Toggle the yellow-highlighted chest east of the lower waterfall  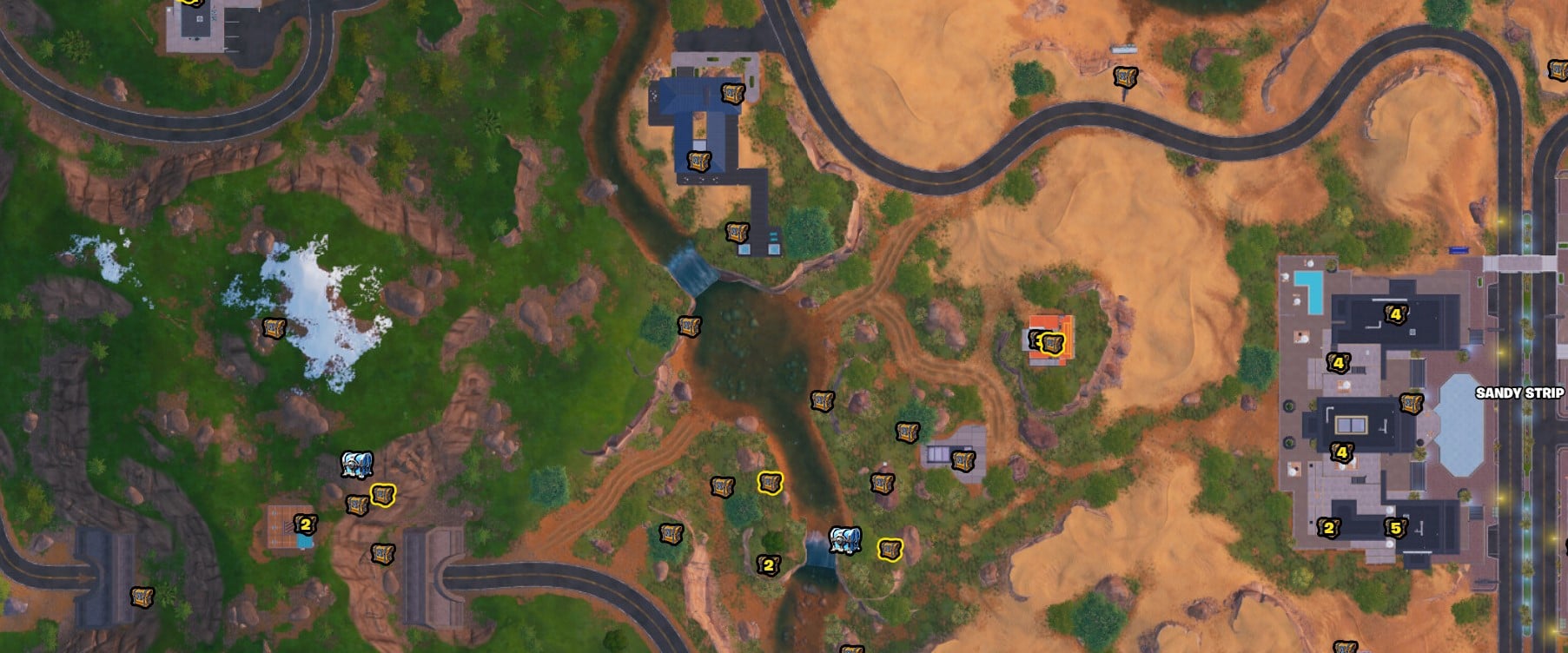(x=890, y=550)
